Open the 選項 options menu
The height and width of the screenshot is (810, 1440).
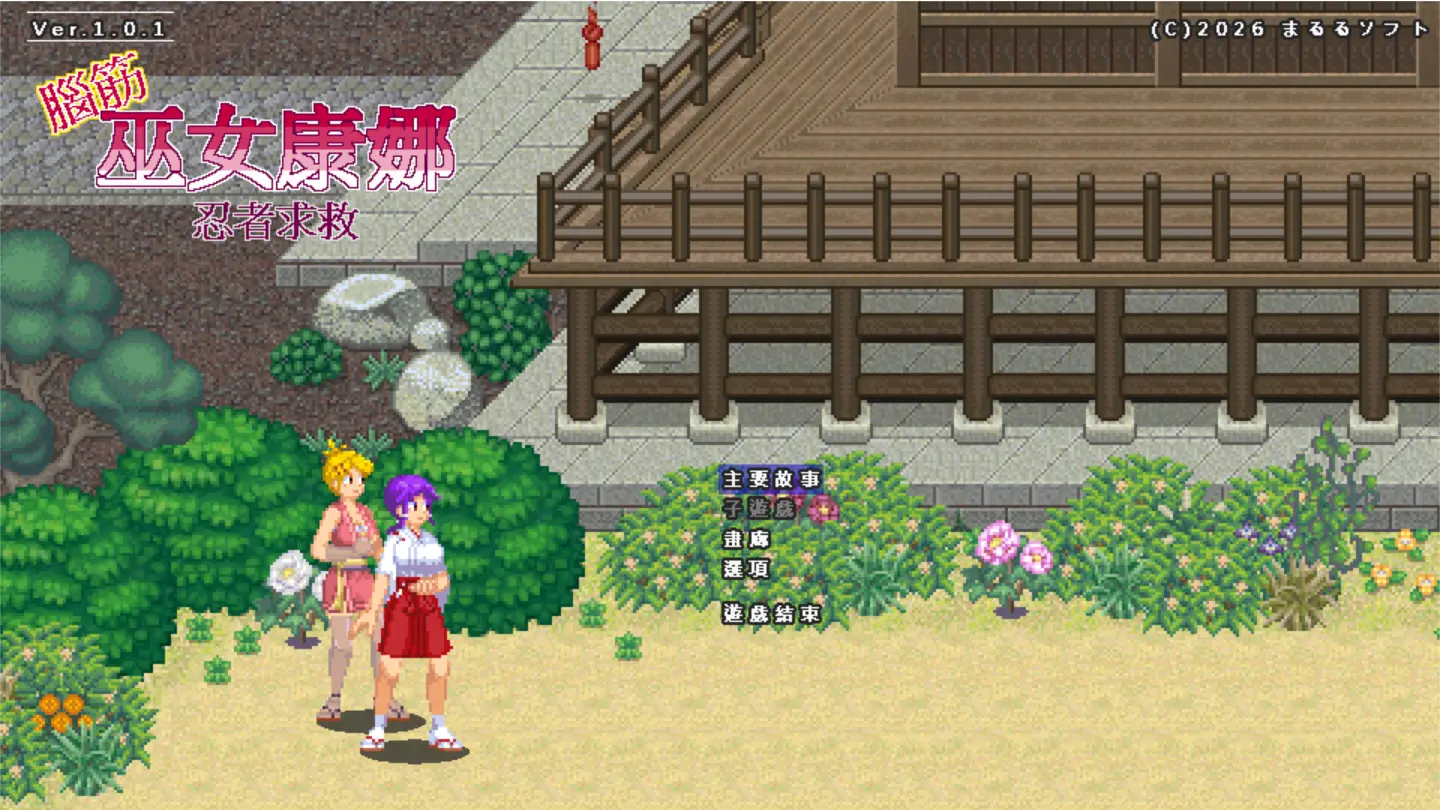click(746, 569)
